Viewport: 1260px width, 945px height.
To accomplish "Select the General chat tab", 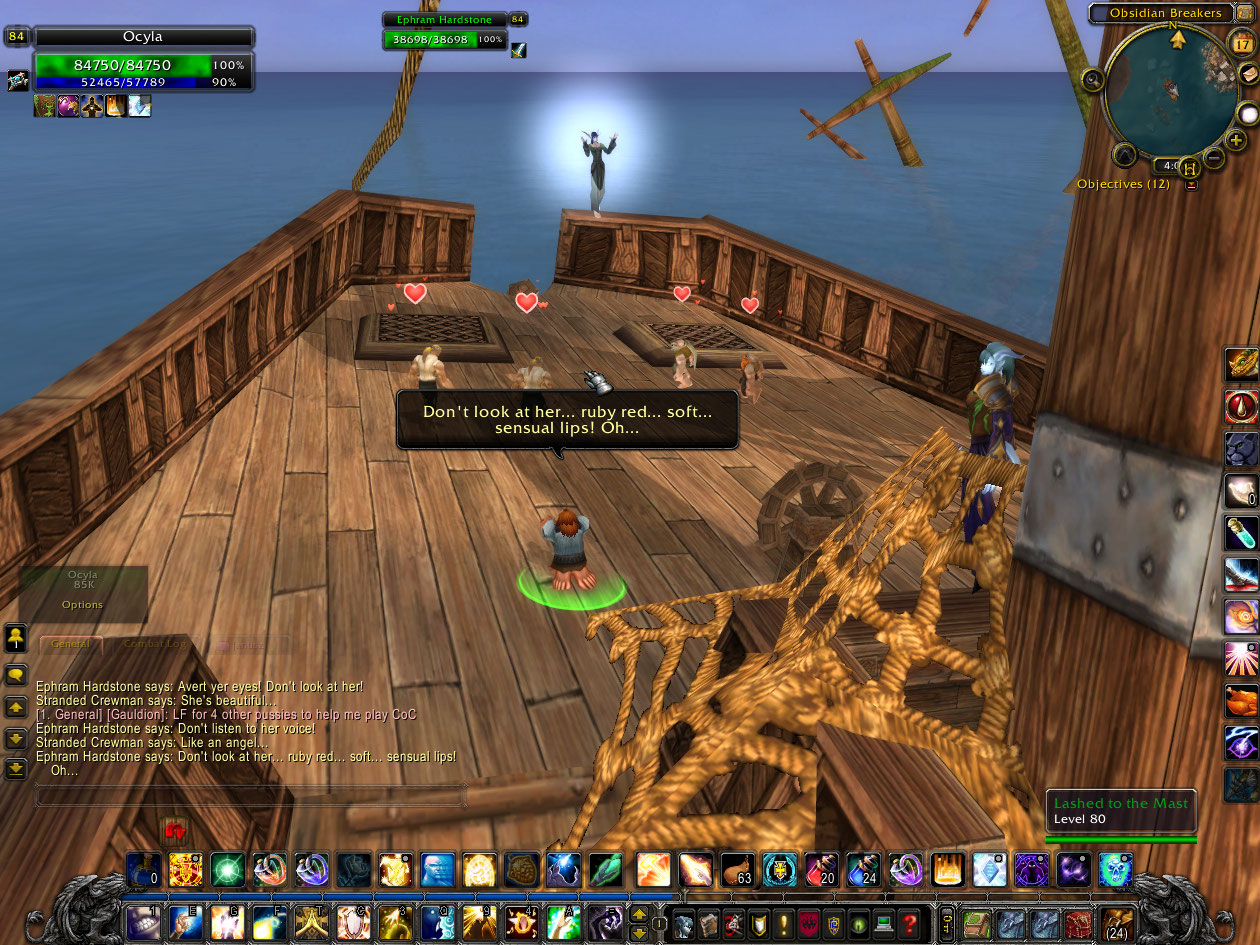I will coord(70,645).
